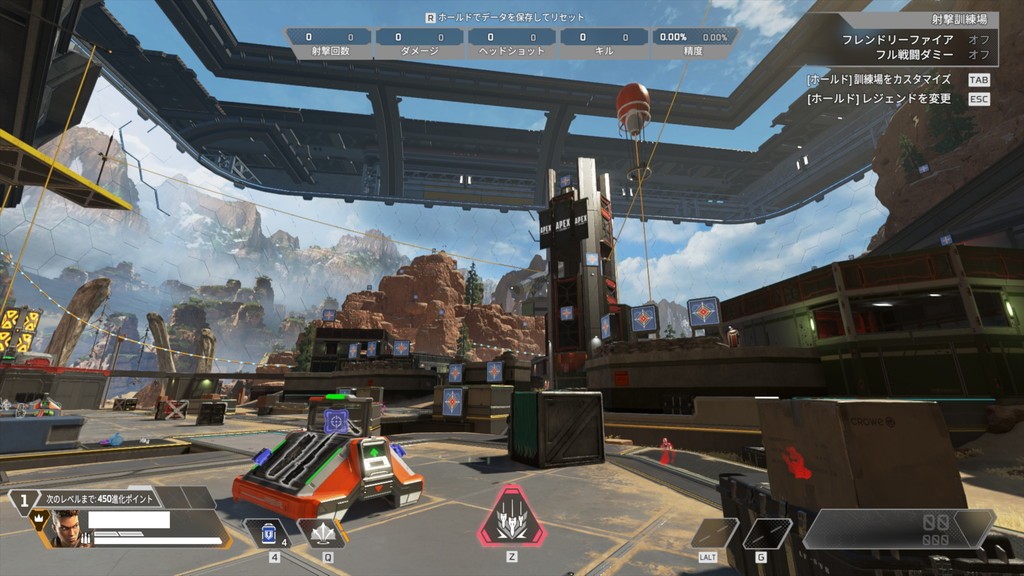Select the empty ordnance slot labeled G
Screen dimensions: 1024x576
point(767,533)
